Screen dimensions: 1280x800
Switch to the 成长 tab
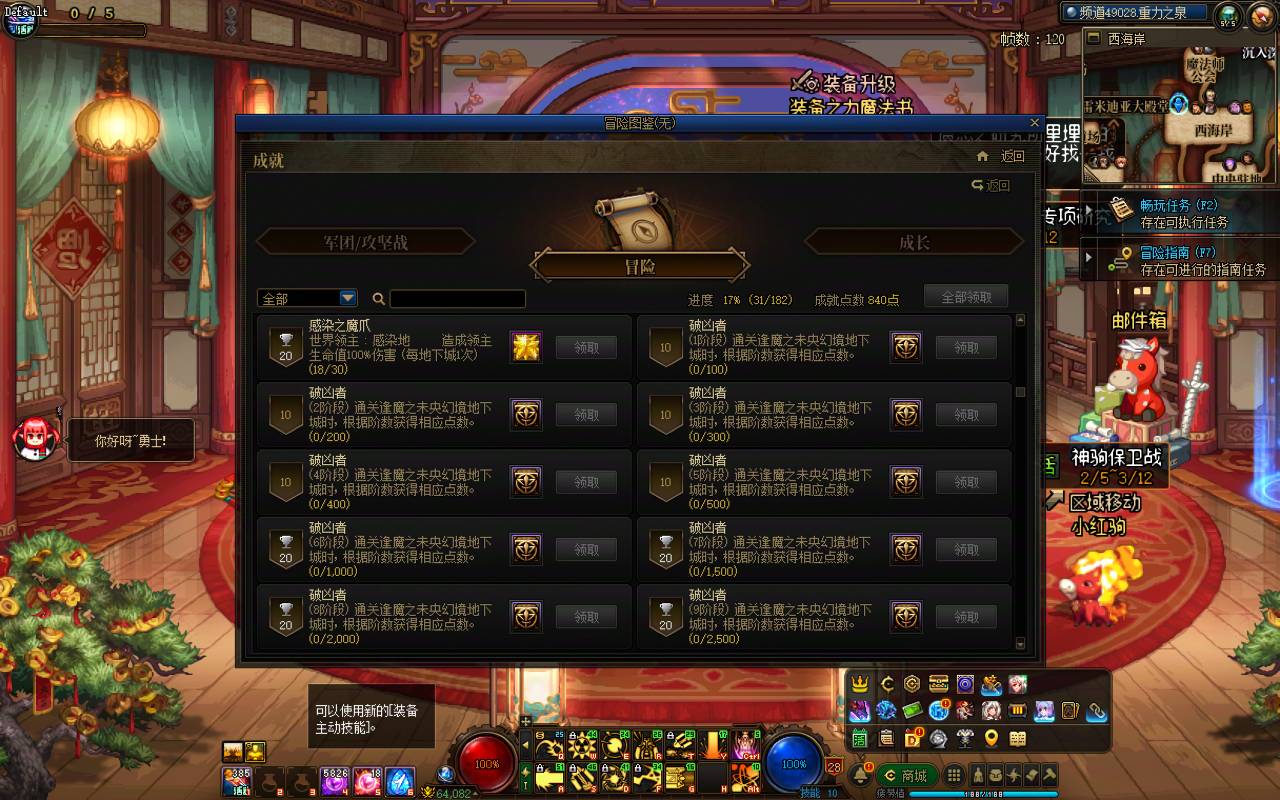pos(913,241)
